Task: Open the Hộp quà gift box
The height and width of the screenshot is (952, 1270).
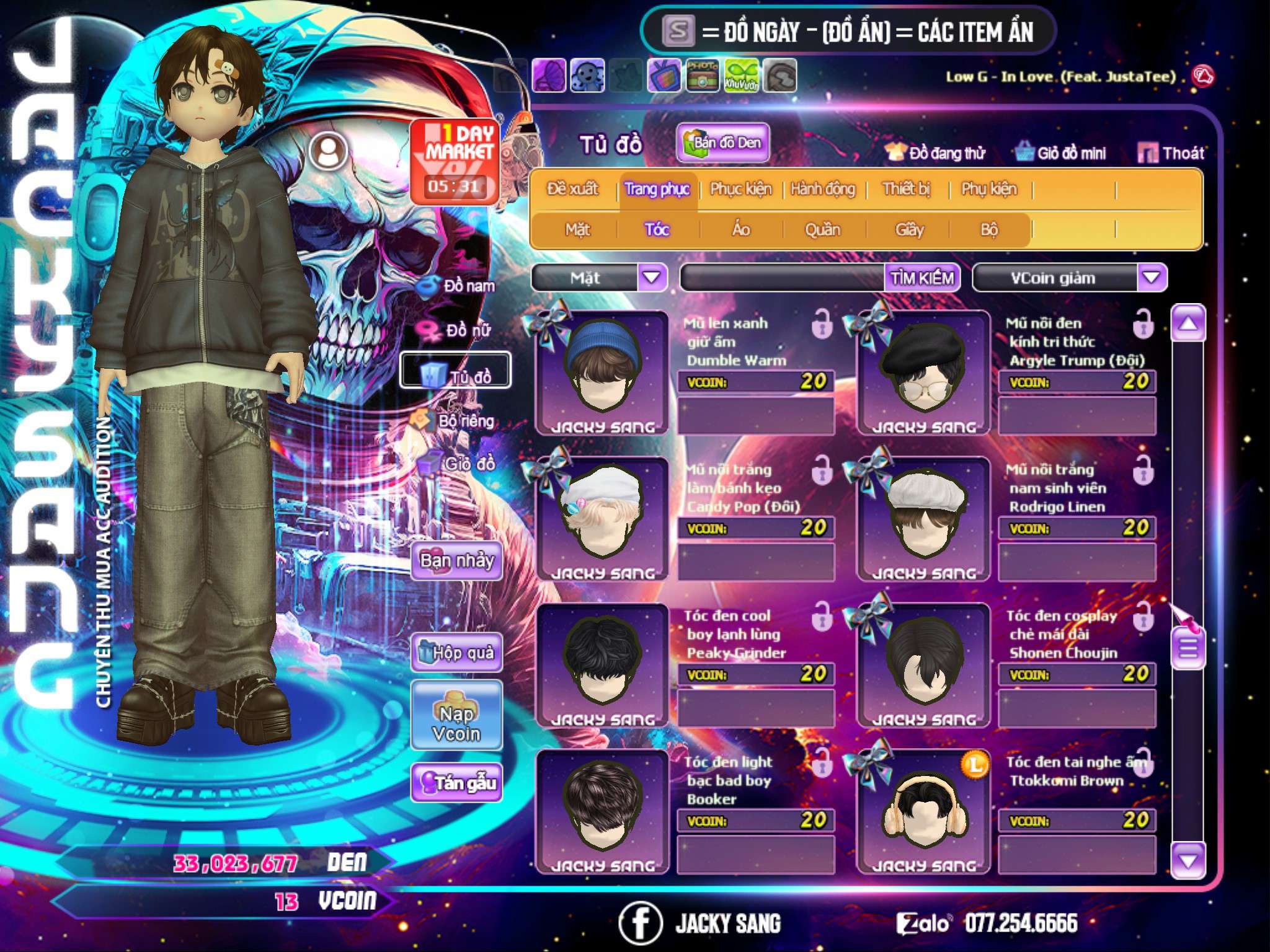Action: coord(456,653)
